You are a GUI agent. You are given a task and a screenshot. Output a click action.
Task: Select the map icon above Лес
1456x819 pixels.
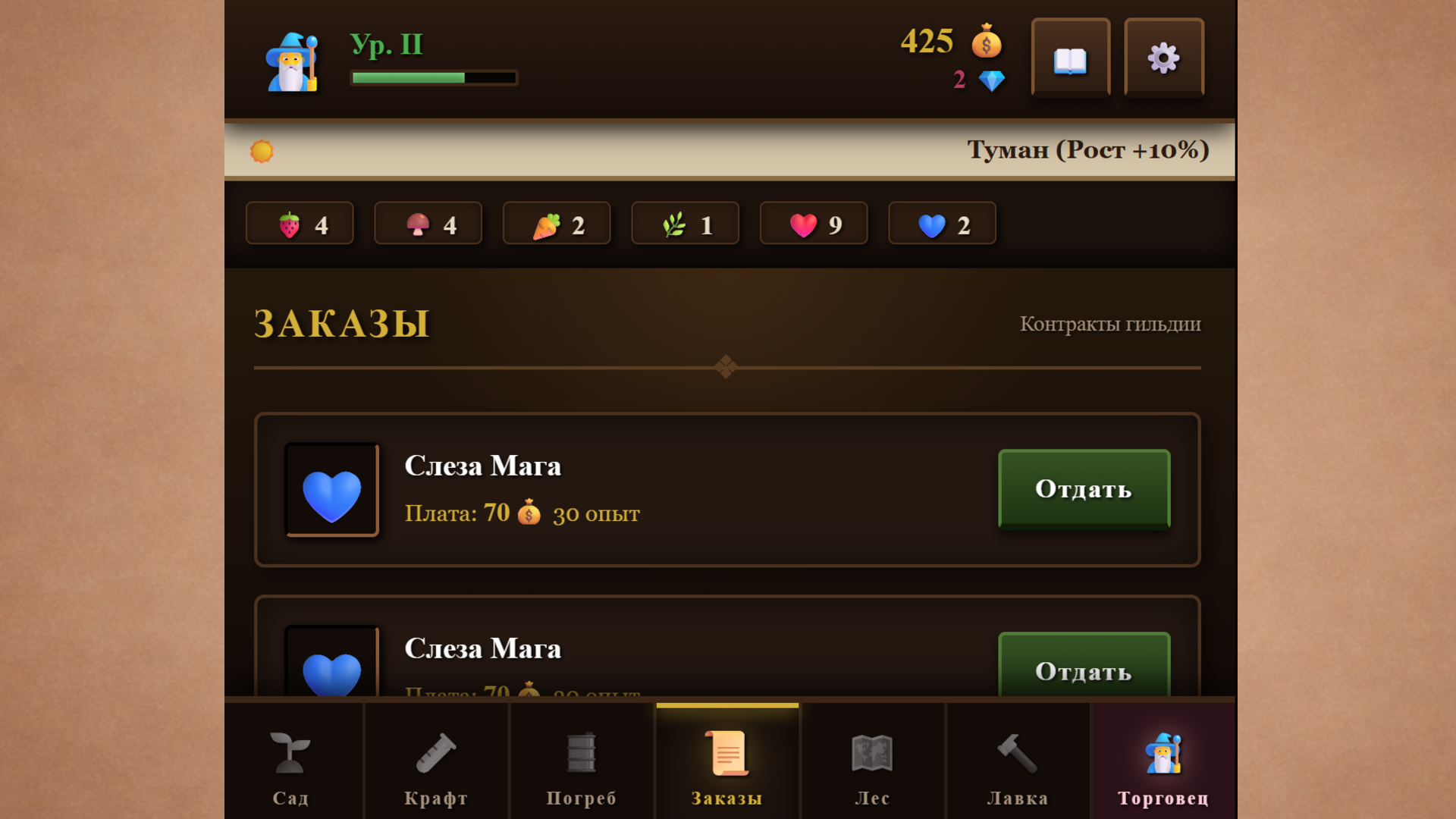coord(872,753)
